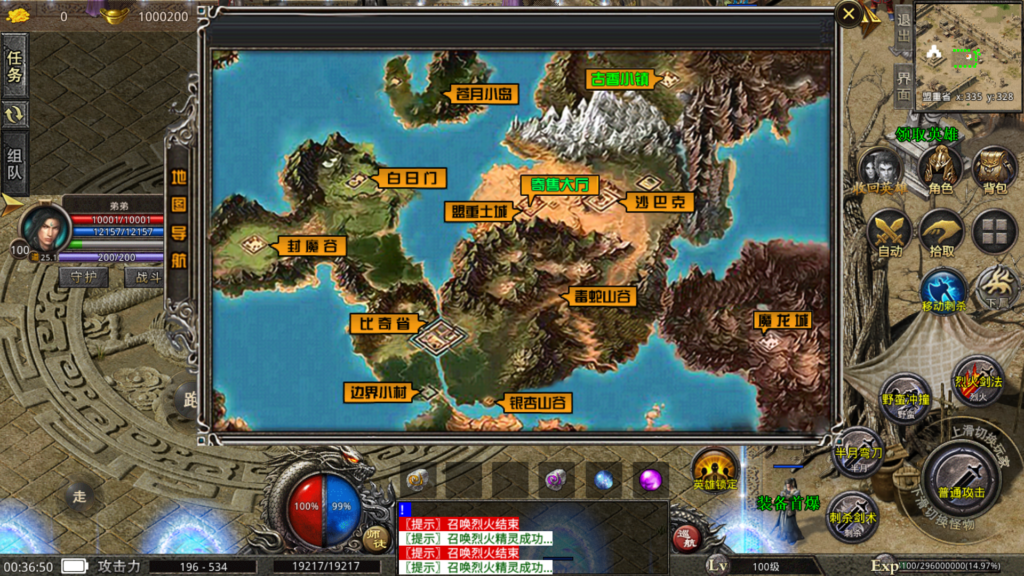Open the 背包 backpack
The image size is (1024, 576).
point(994,168)
